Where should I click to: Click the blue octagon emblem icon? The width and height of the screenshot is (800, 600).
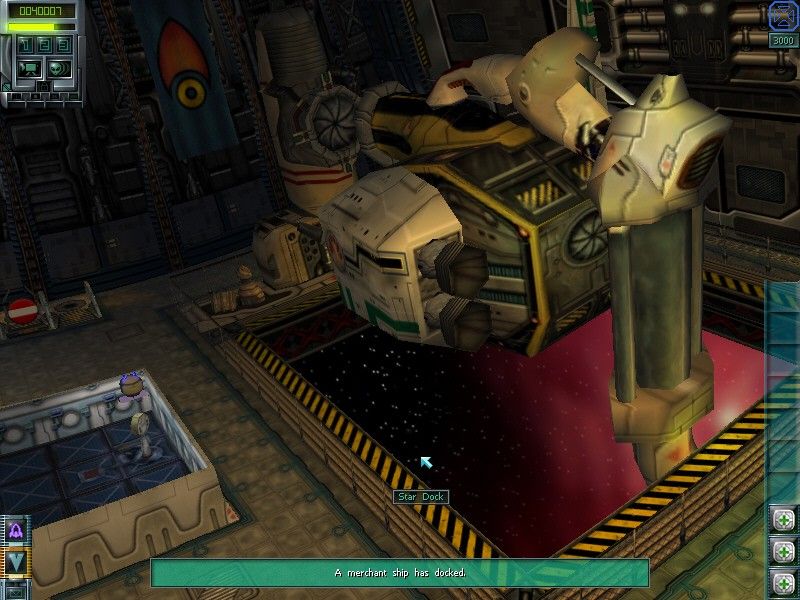coord(781,15)
